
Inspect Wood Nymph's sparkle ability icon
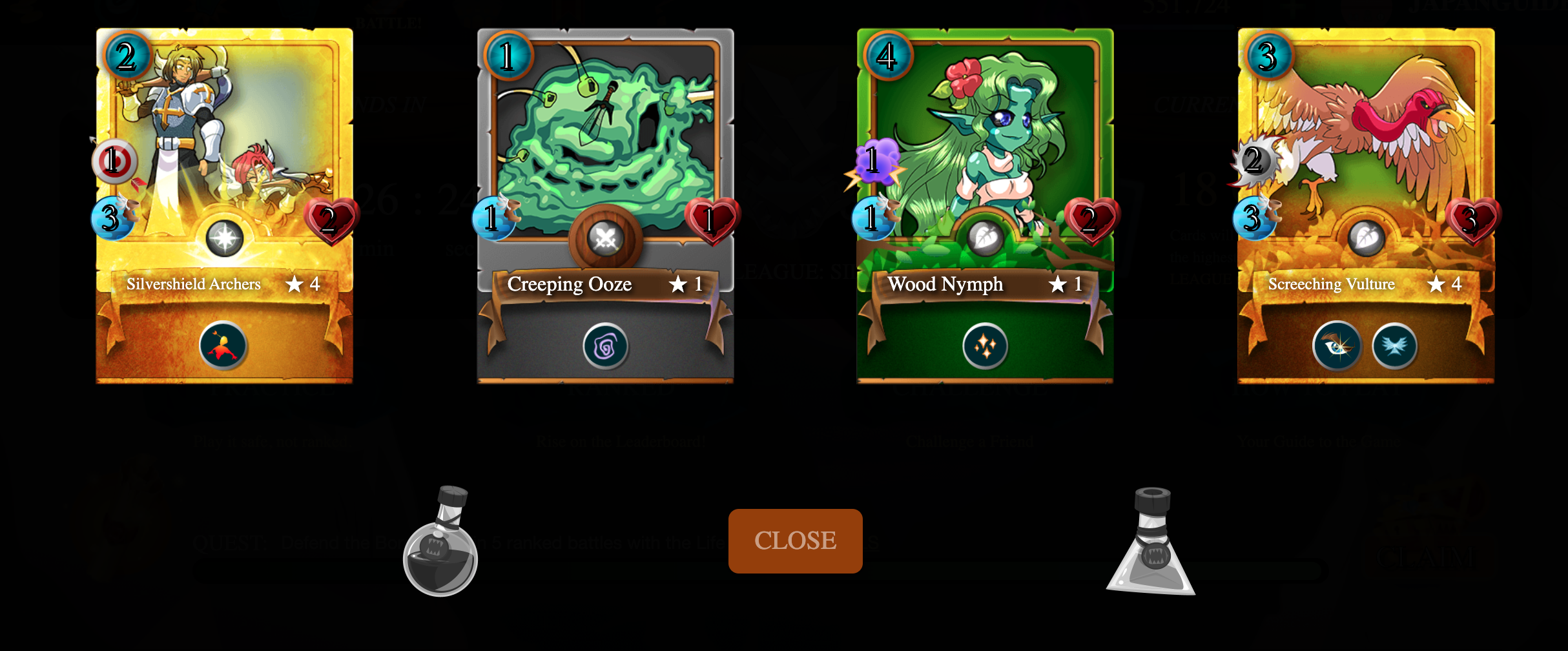(x=985, y=347)
